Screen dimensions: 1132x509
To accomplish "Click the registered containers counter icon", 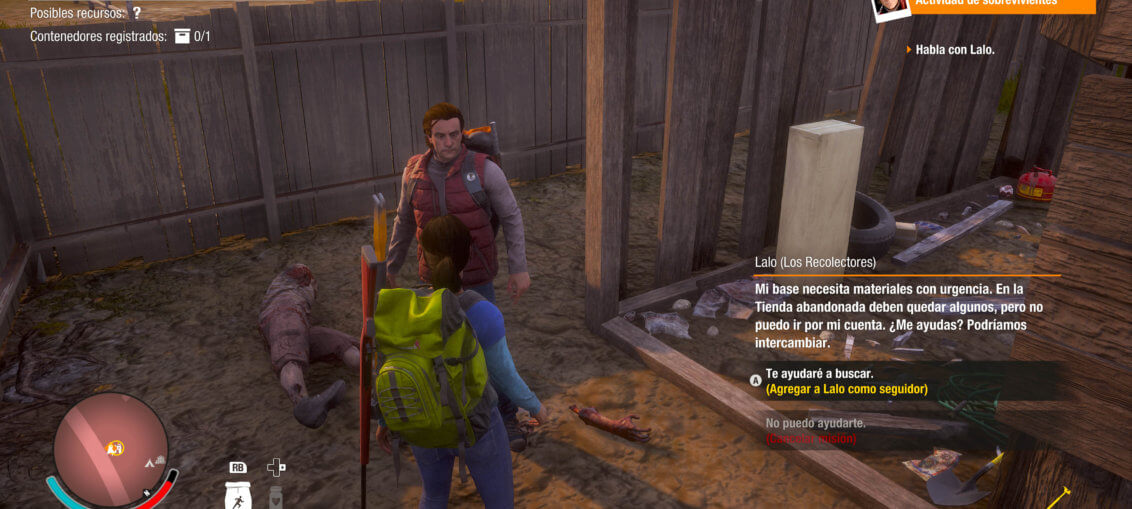I will pyautogui.click(x=182, y=36).
